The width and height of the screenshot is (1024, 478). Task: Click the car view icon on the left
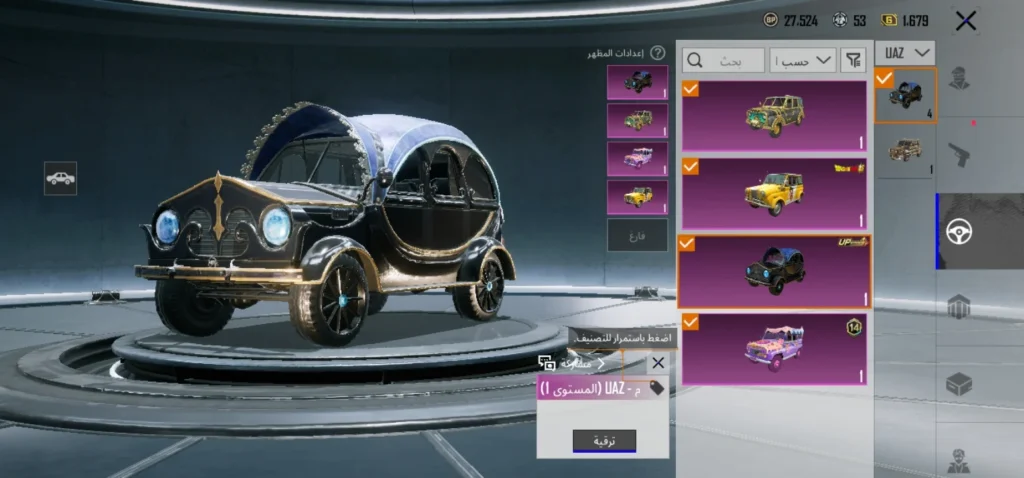click(61, 178)
